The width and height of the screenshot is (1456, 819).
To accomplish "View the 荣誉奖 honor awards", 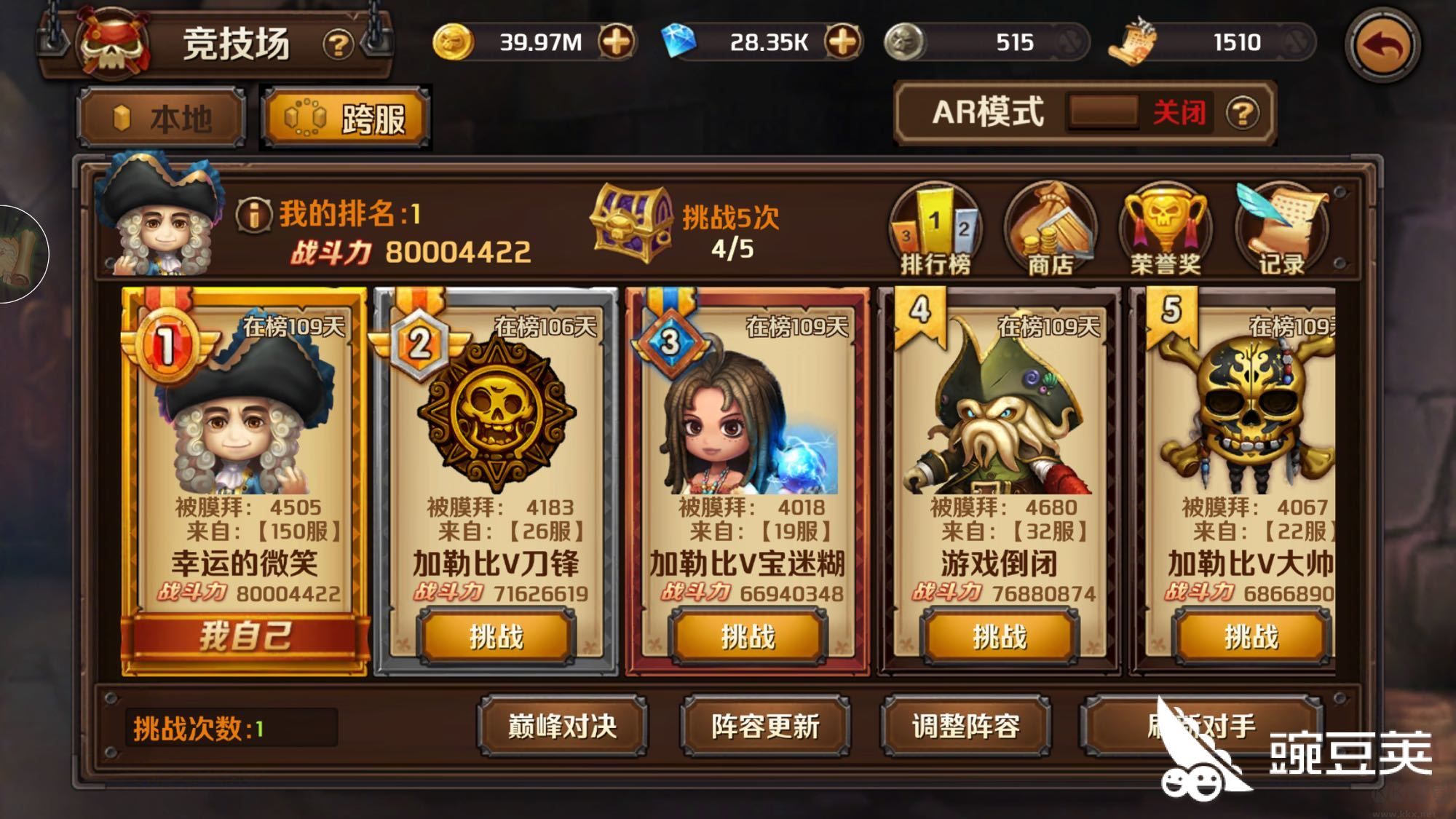I will click(1165, 229).
